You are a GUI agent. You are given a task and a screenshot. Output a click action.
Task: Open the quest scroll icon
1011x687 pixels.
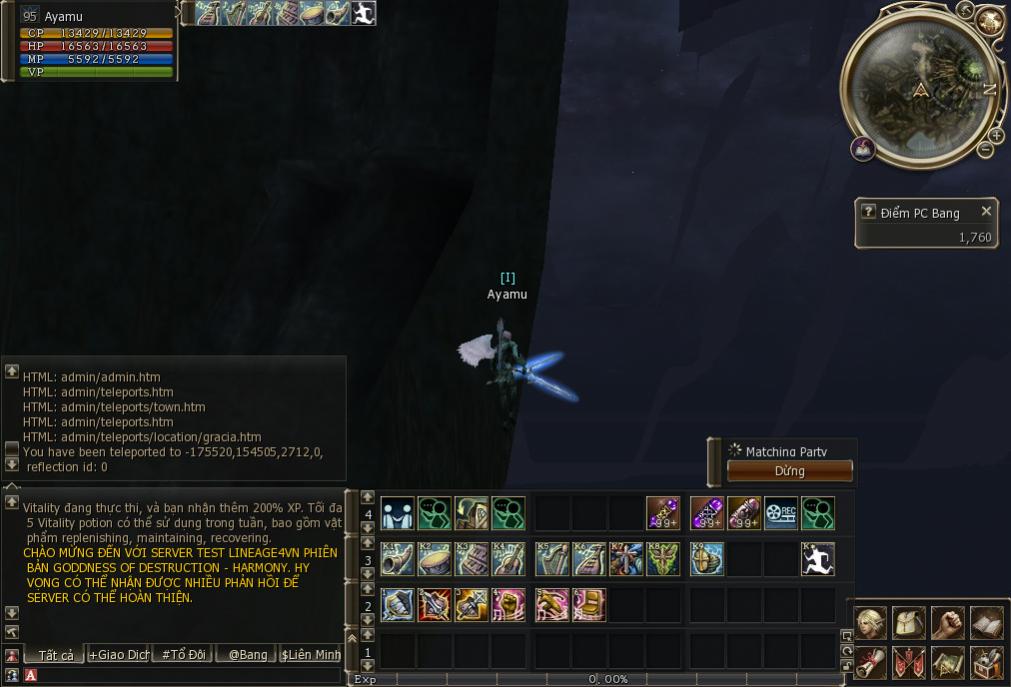pos(870,662)
